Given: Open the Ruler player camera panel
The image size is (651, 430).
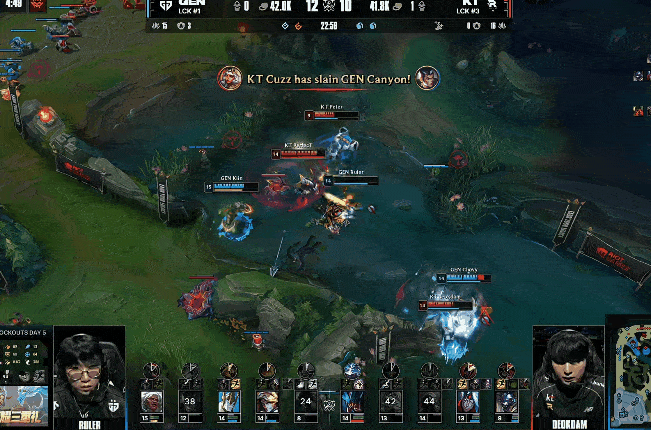Looking at the screenshot, I should (x=89, y=372).
